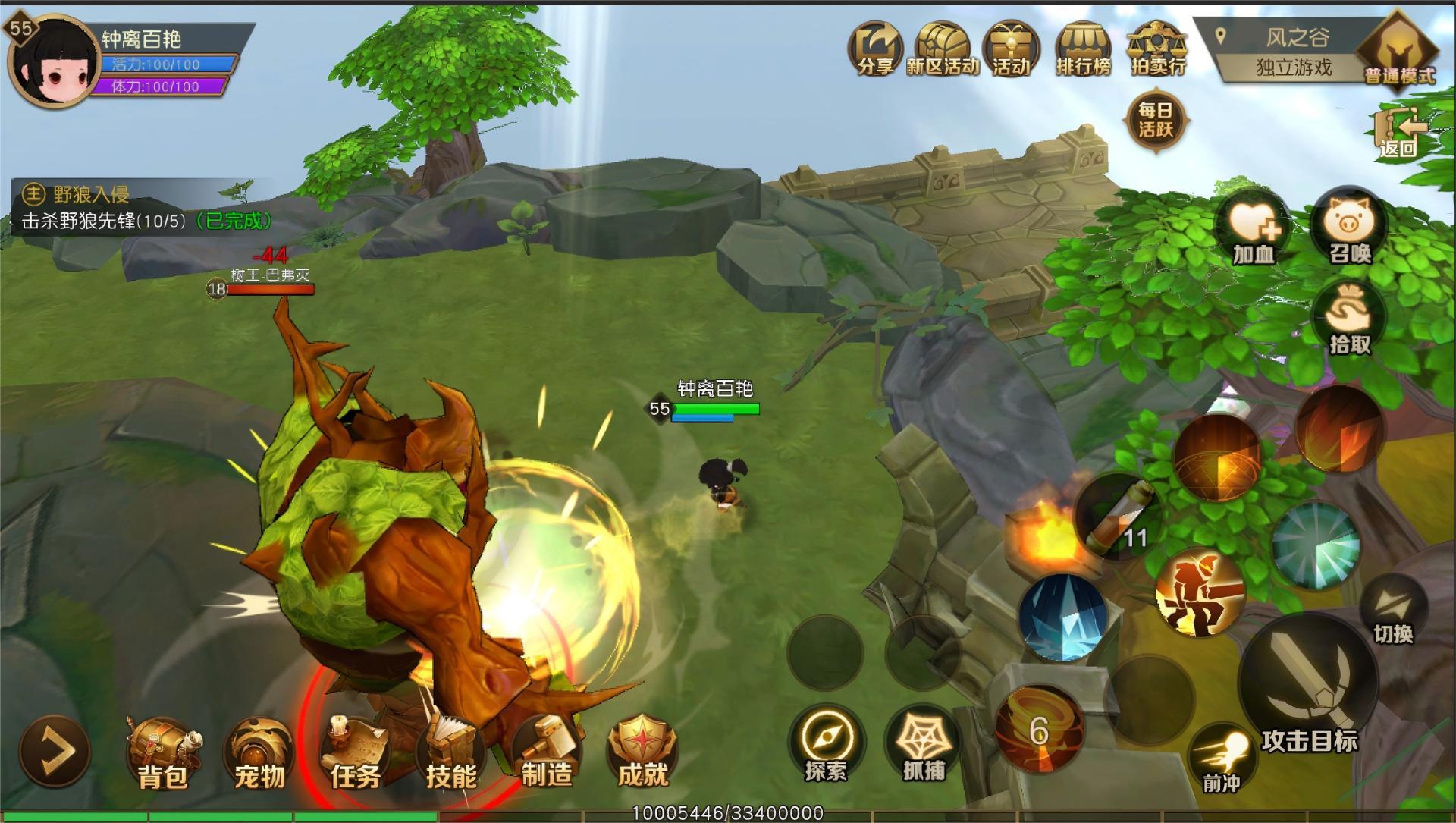The width and height of the screenshot is (1456, 823).
Task: Tap the 切换 switch target button
Action: click(x=1394, y=611)
